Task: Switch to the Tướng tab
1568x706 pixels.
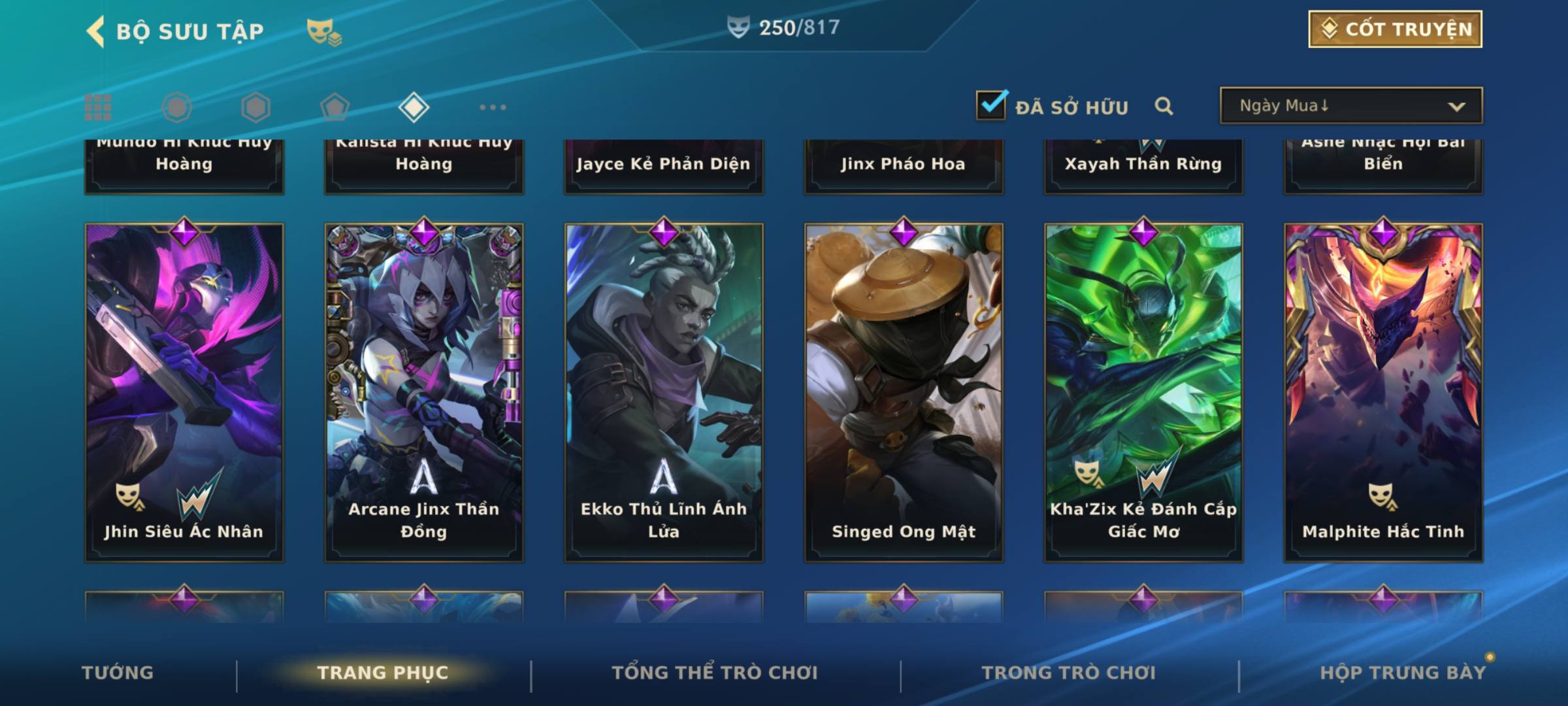Action: [x=118, y=673]
